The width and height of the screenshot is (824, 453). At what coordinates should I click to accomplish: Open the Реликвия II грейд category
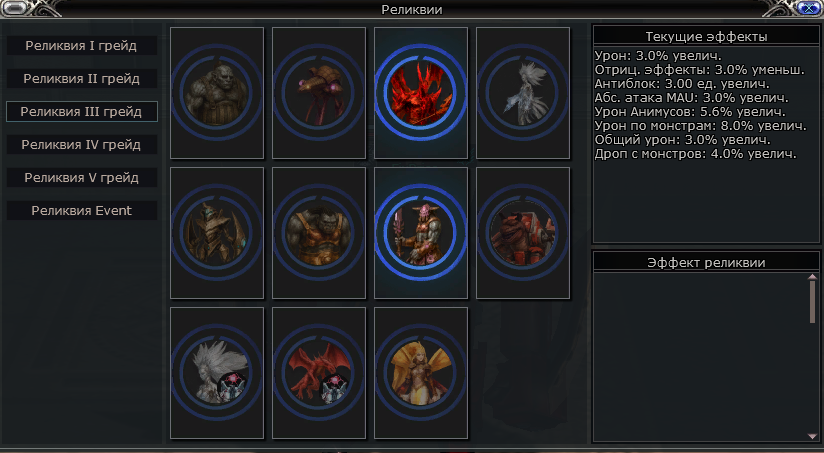pyautogui.click(x=82, y=78)
